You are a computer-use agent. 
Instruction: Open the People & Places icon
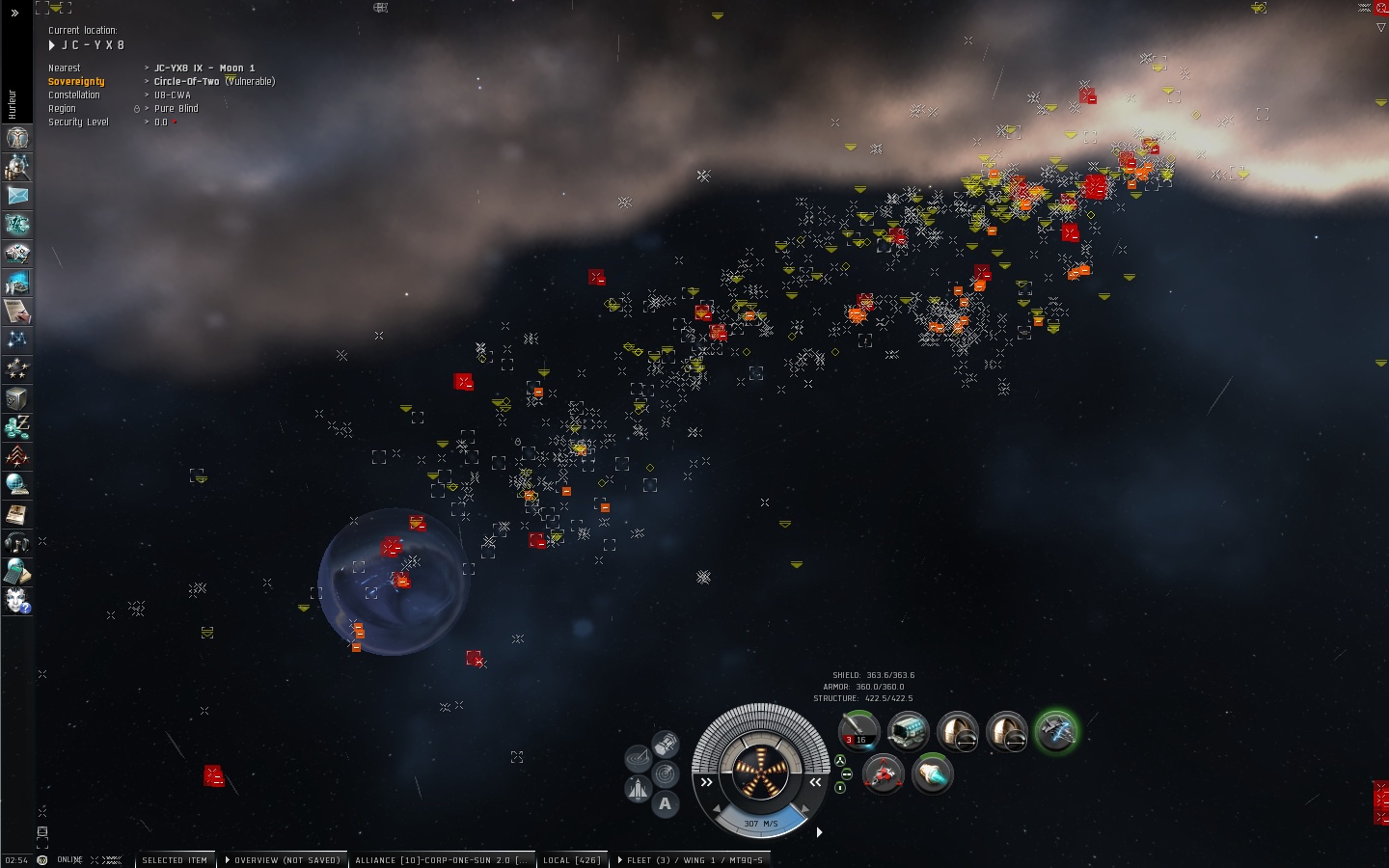tap(17, 167)
